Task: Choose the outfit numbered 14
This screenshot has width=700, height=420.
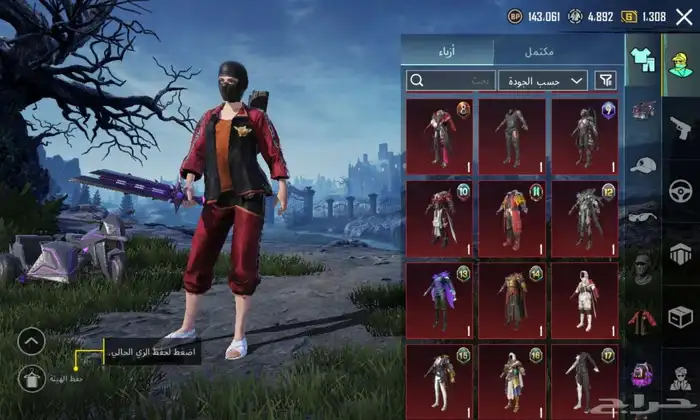Action: 512,299
